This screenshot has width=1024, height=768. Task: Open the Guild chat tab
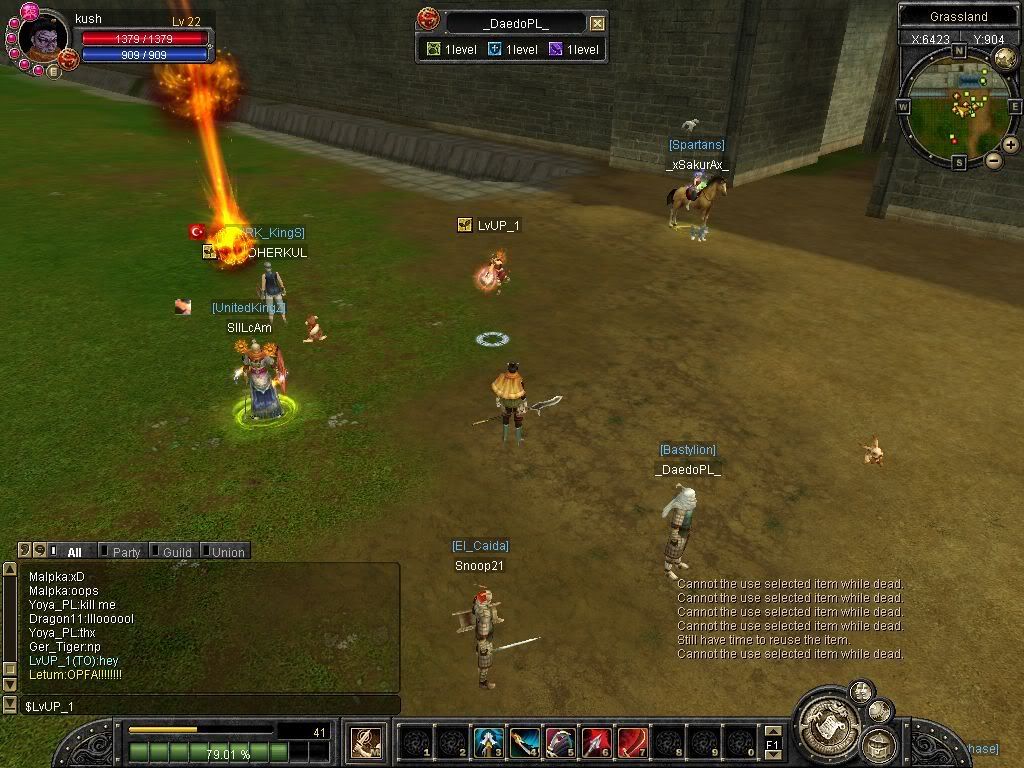click(x=176, y=551)
